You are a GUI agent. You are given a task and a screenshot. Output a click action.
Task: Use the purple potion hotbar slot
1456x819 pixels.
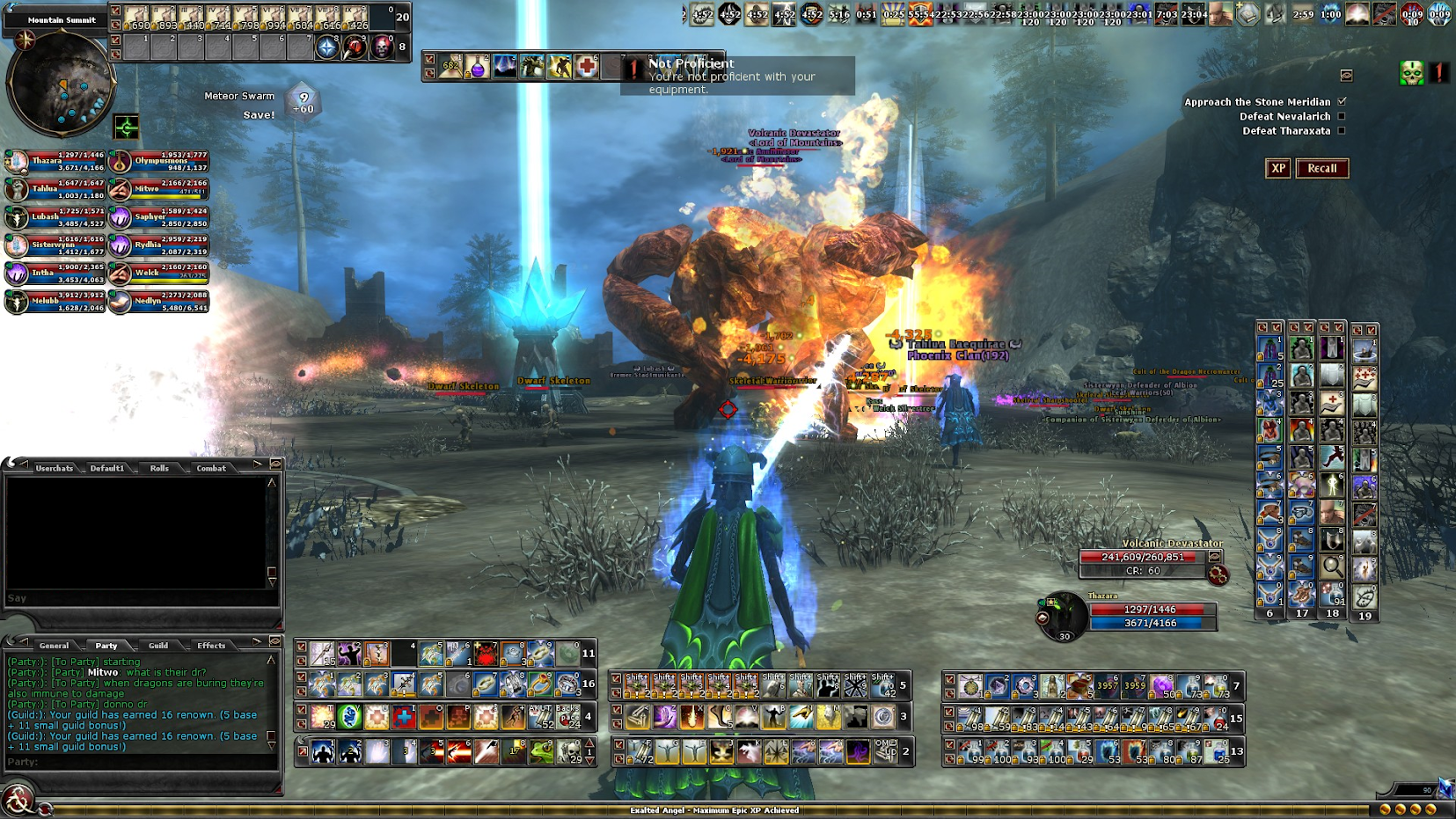pyautogui.click(x=477, y=67)
